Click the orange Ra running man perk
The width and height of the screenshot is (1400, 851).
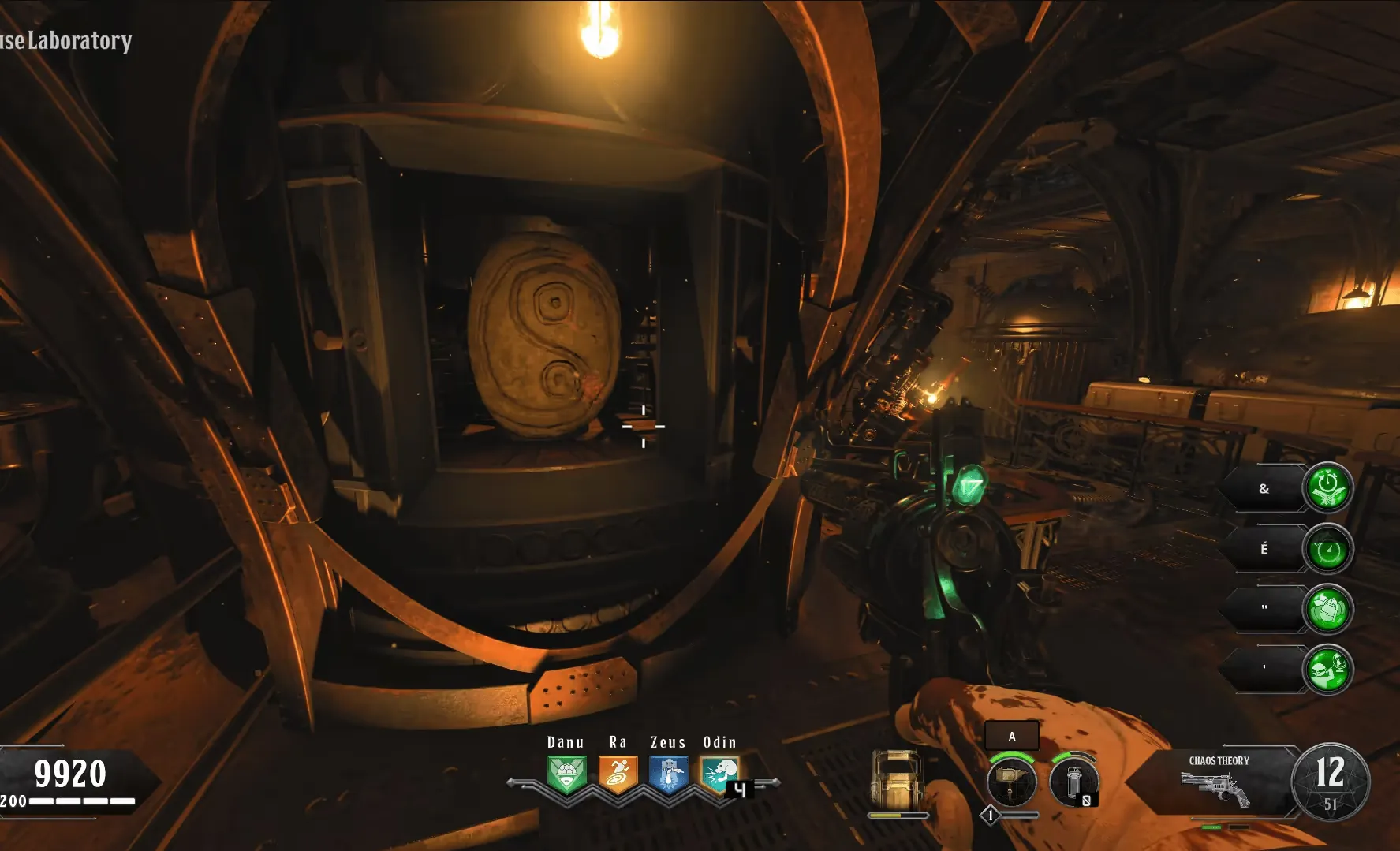[618, 775]
